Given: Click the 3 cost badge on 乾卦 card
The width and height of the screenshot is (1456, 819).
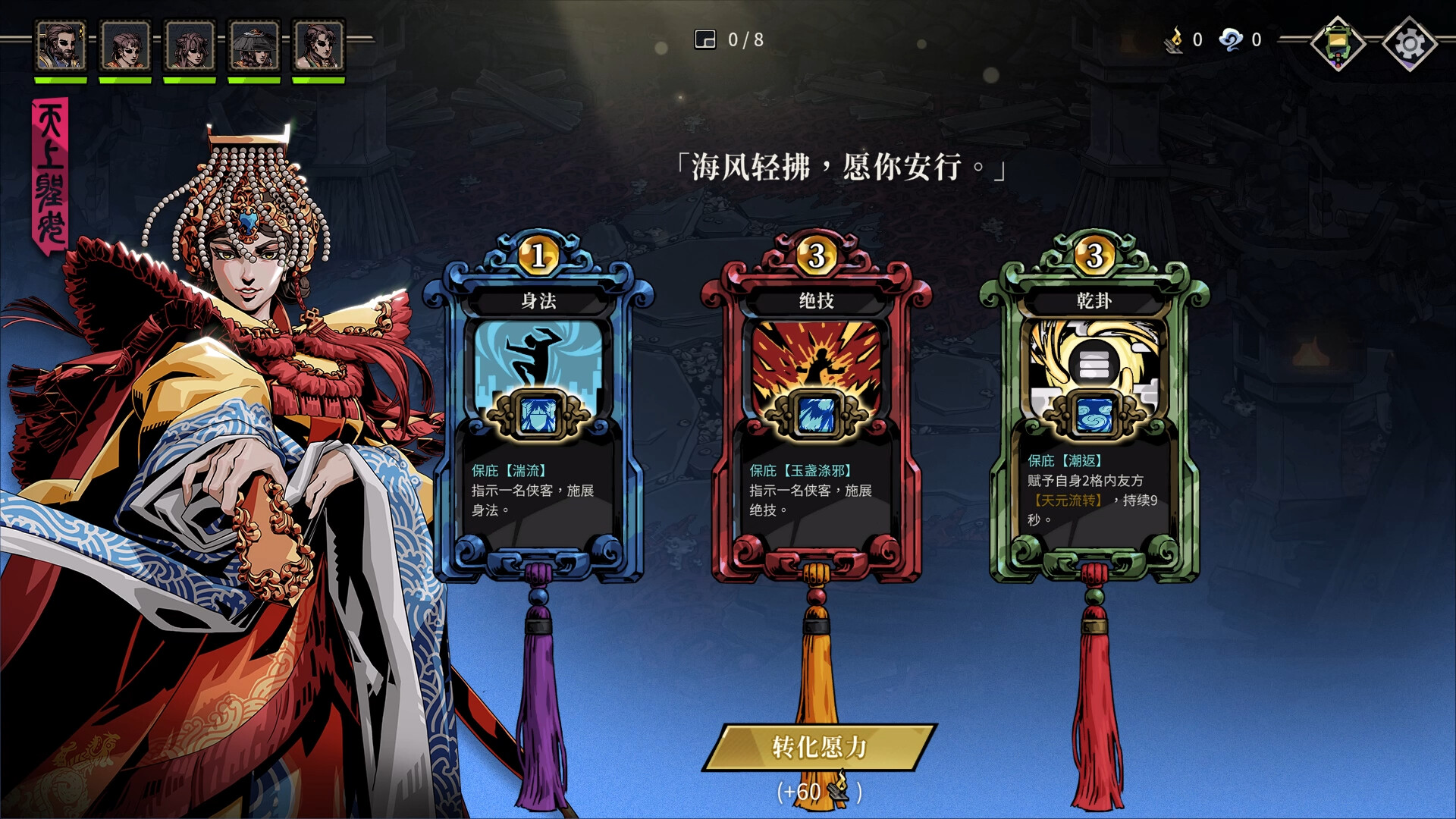Looking at the screenshot, I should click(1094, 254).
